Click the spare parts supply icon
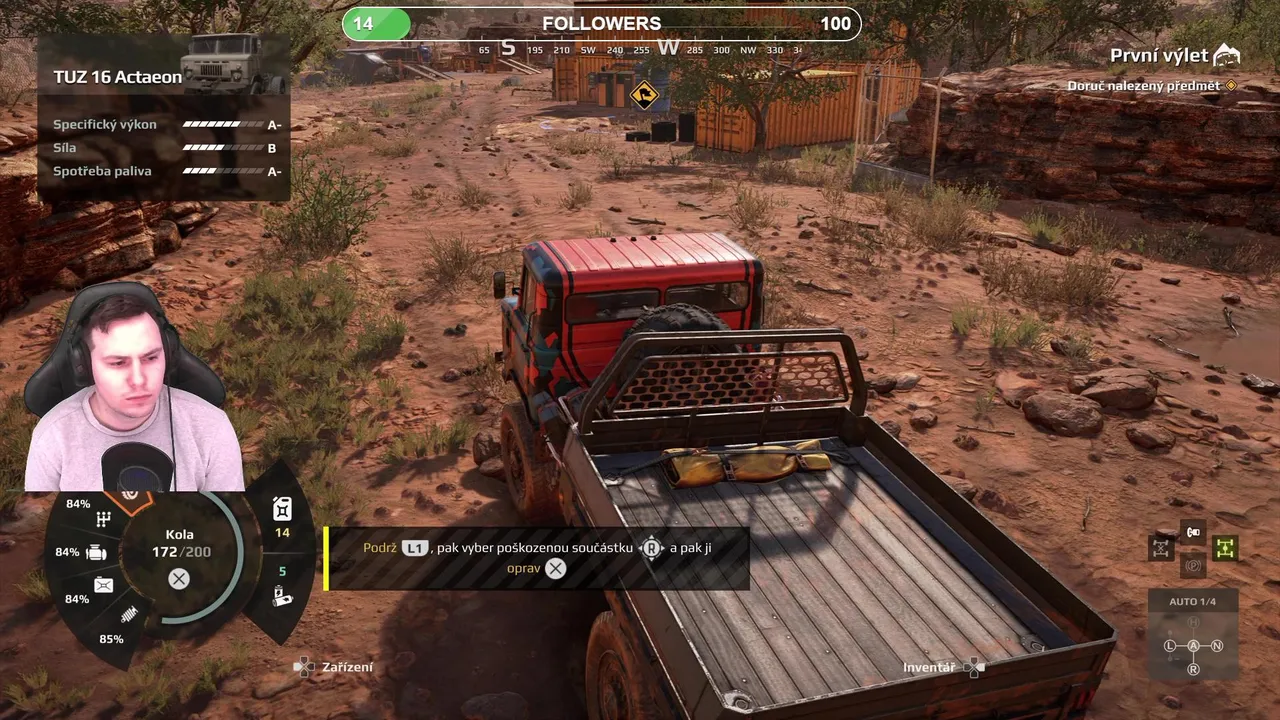 [282, 597]
